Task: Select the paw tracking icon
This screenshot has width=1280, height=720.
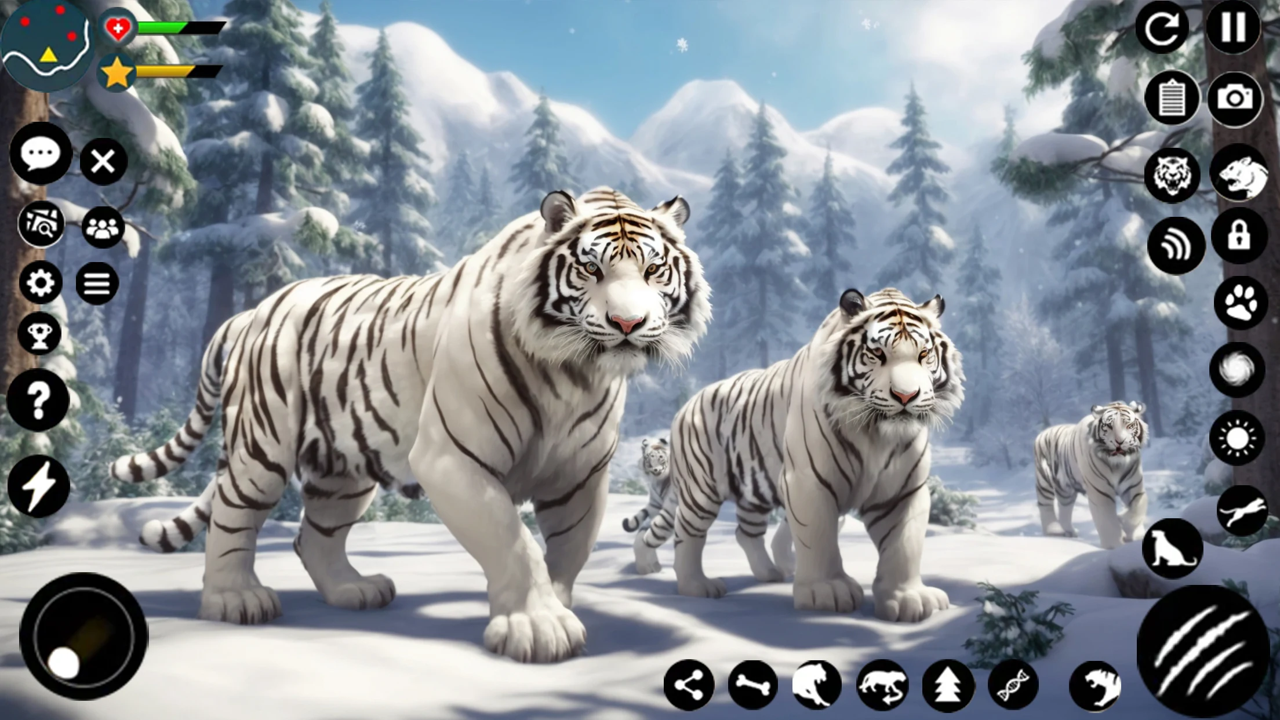Action: 1240,303
